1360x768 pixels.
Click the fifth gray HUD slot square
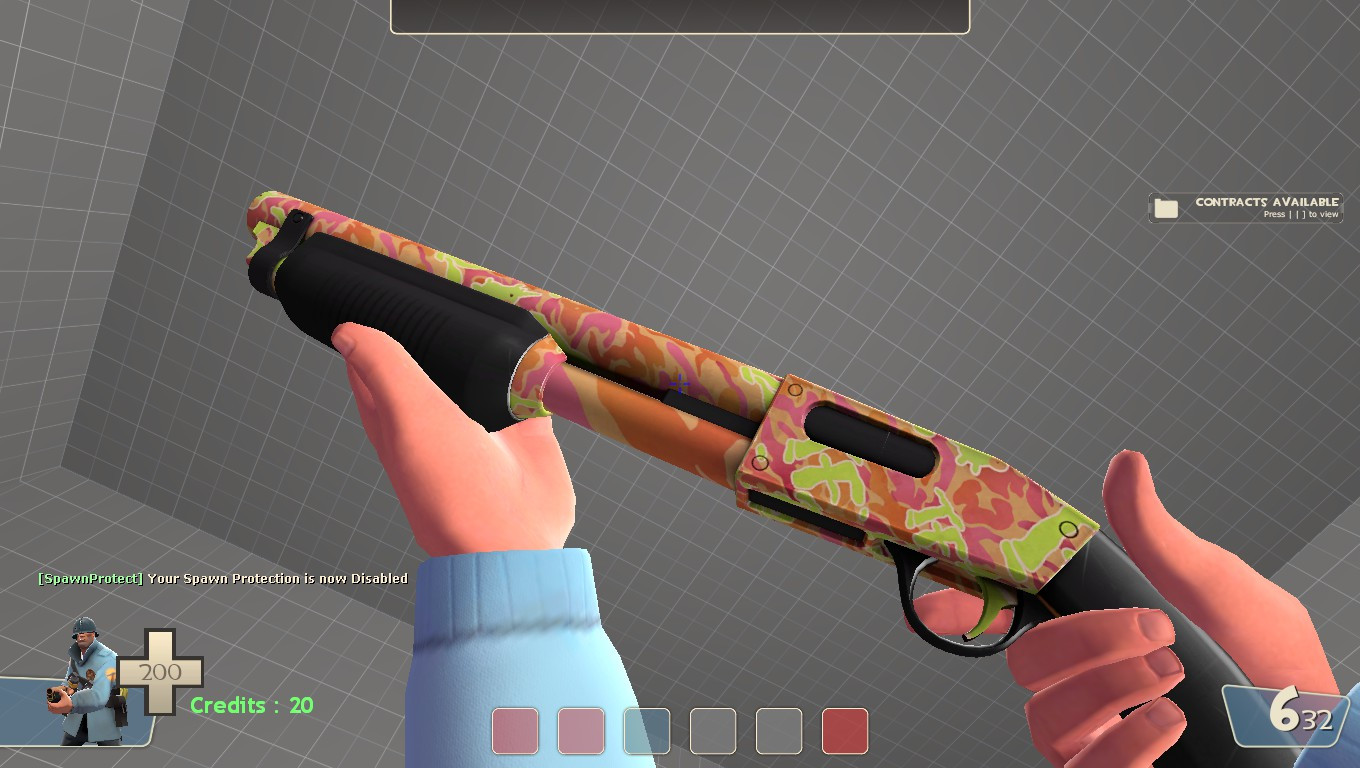[778, 731]
